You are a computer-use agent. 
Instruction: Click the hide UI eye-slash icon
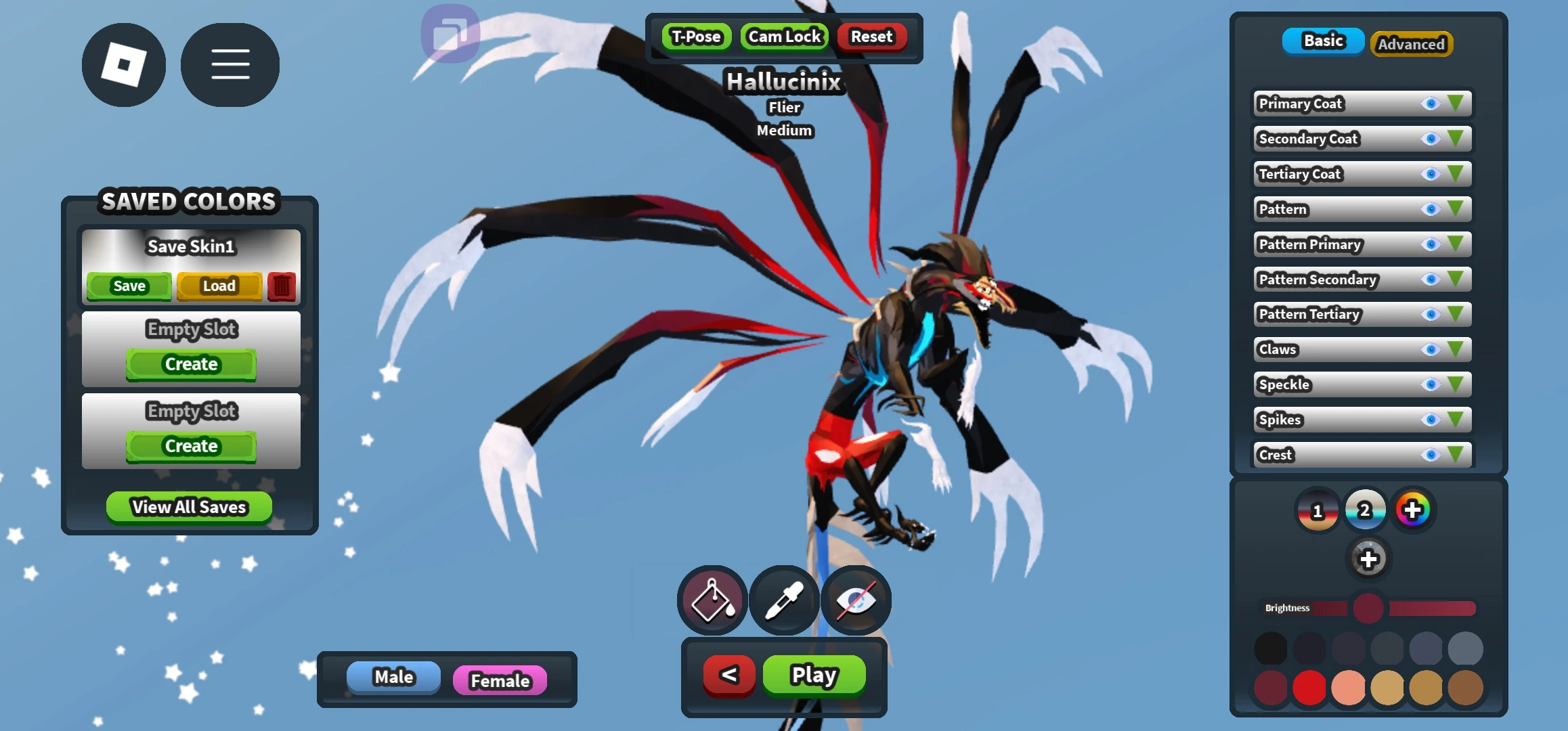[x=856, y=600]
